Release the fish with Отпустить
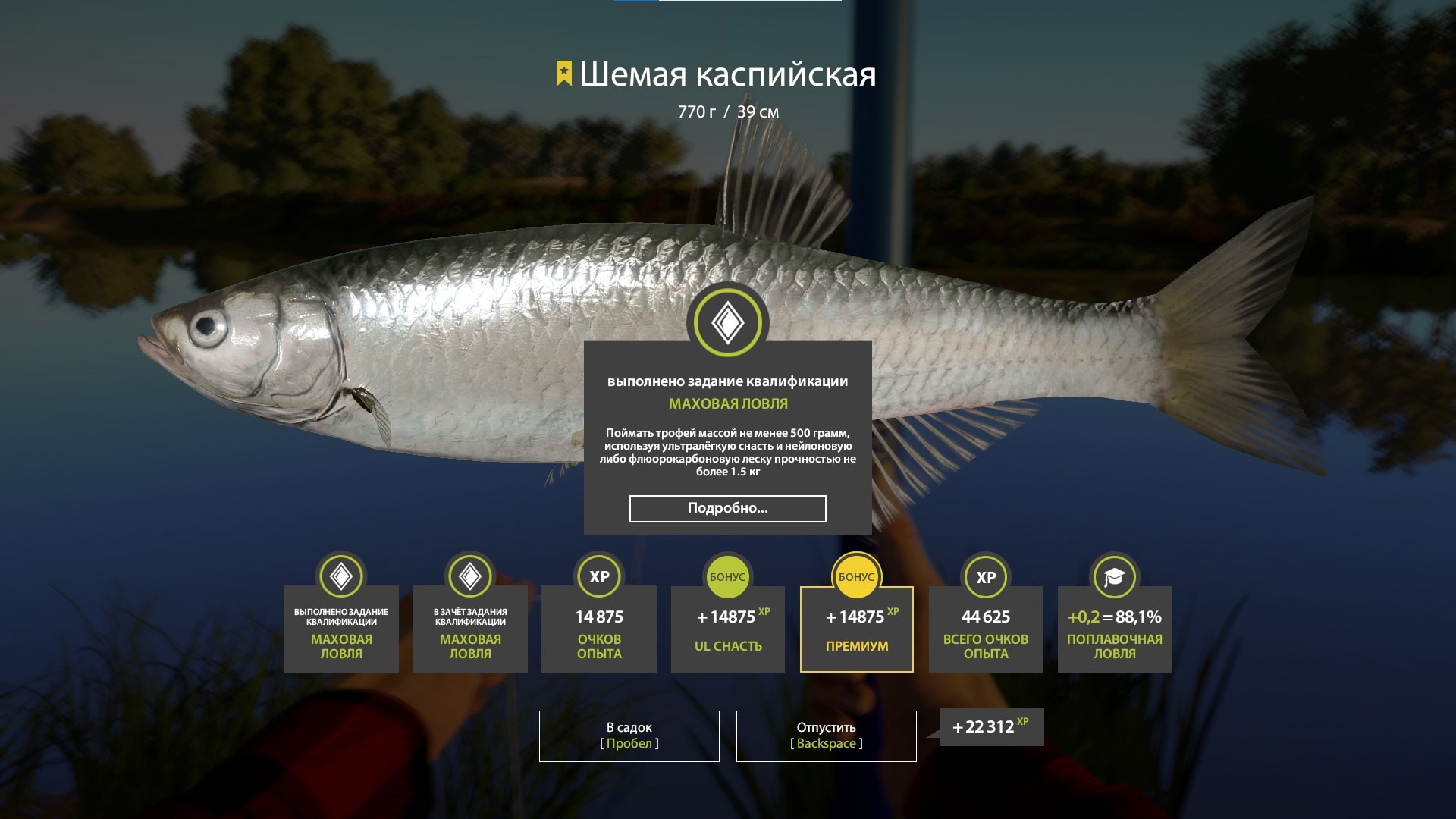 click(826, 736)
